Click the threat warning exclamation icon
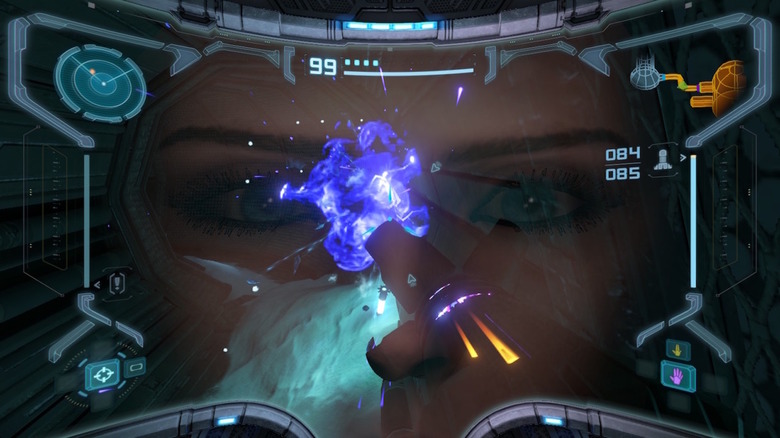The image size is (780, 438). tap(116, 283)
